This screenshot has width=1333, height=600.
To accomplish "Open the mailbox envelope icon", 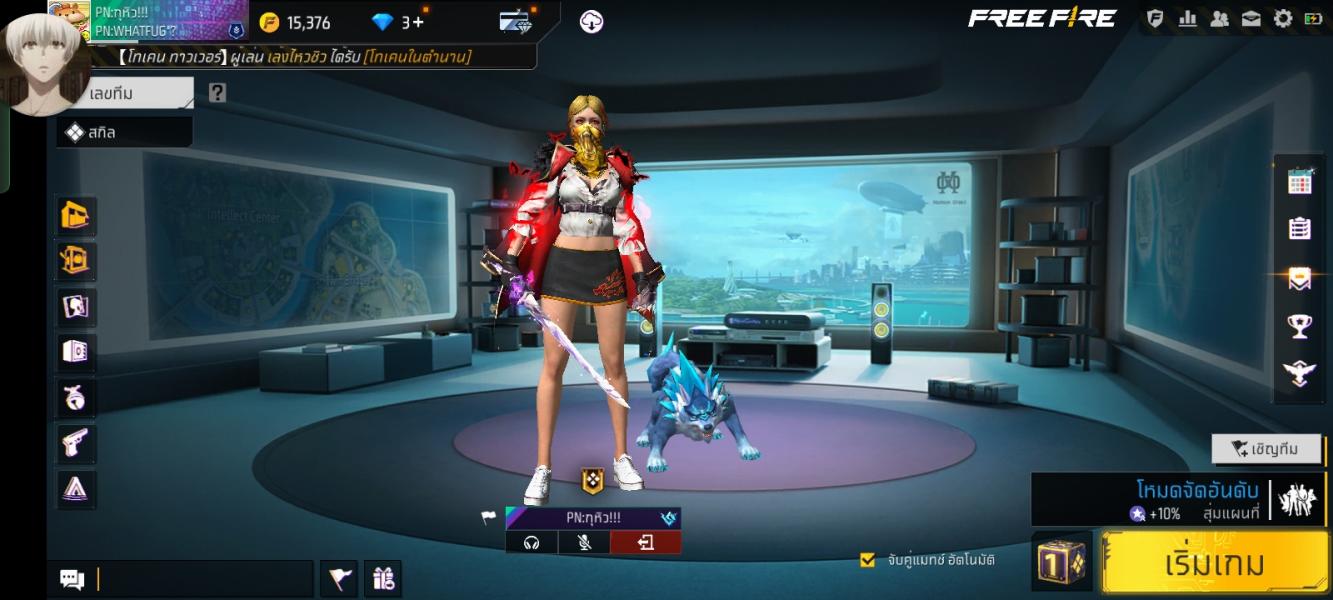I will pos(1251,19).
